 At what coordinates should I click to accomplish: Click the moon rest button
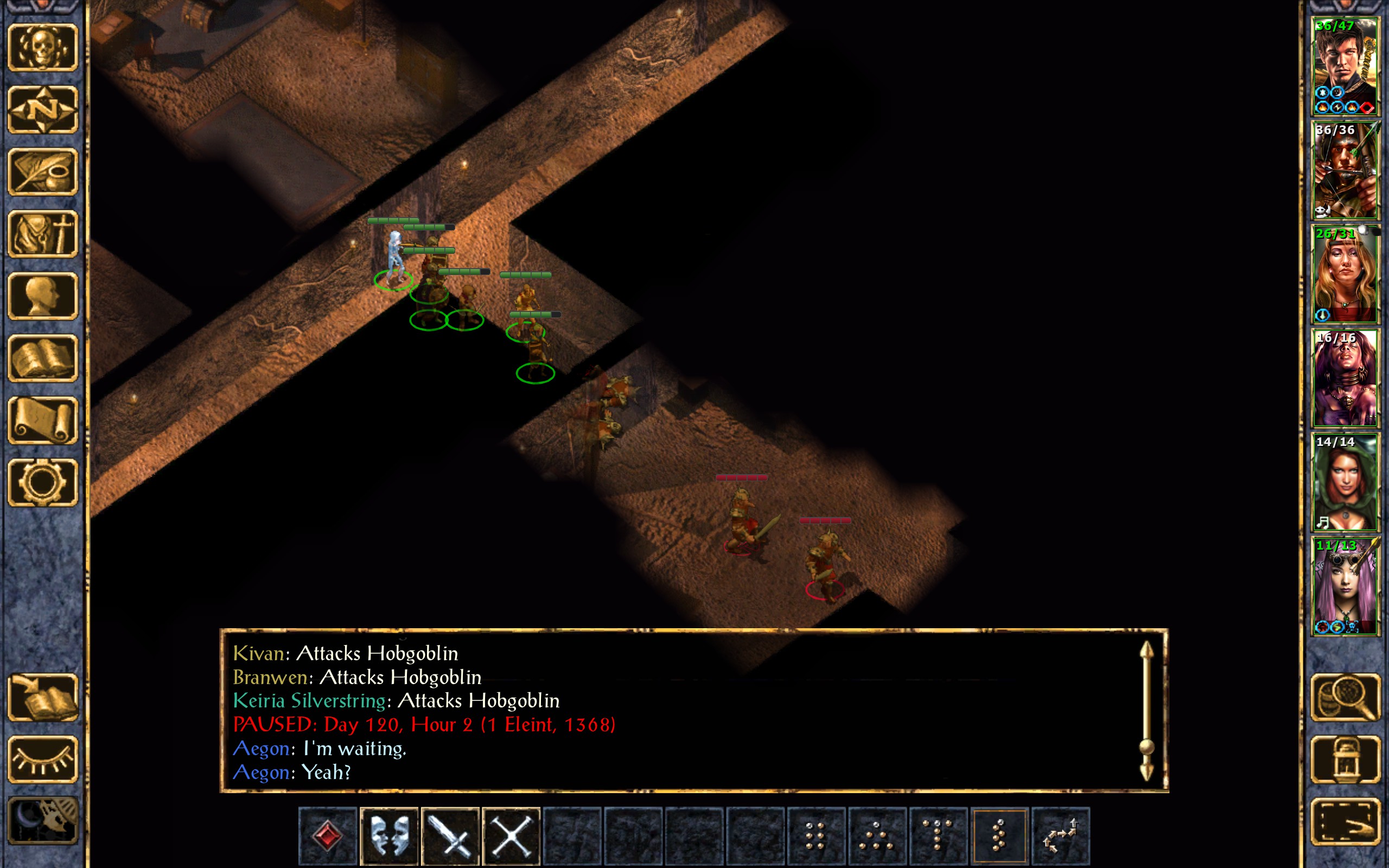coord(43,821)
